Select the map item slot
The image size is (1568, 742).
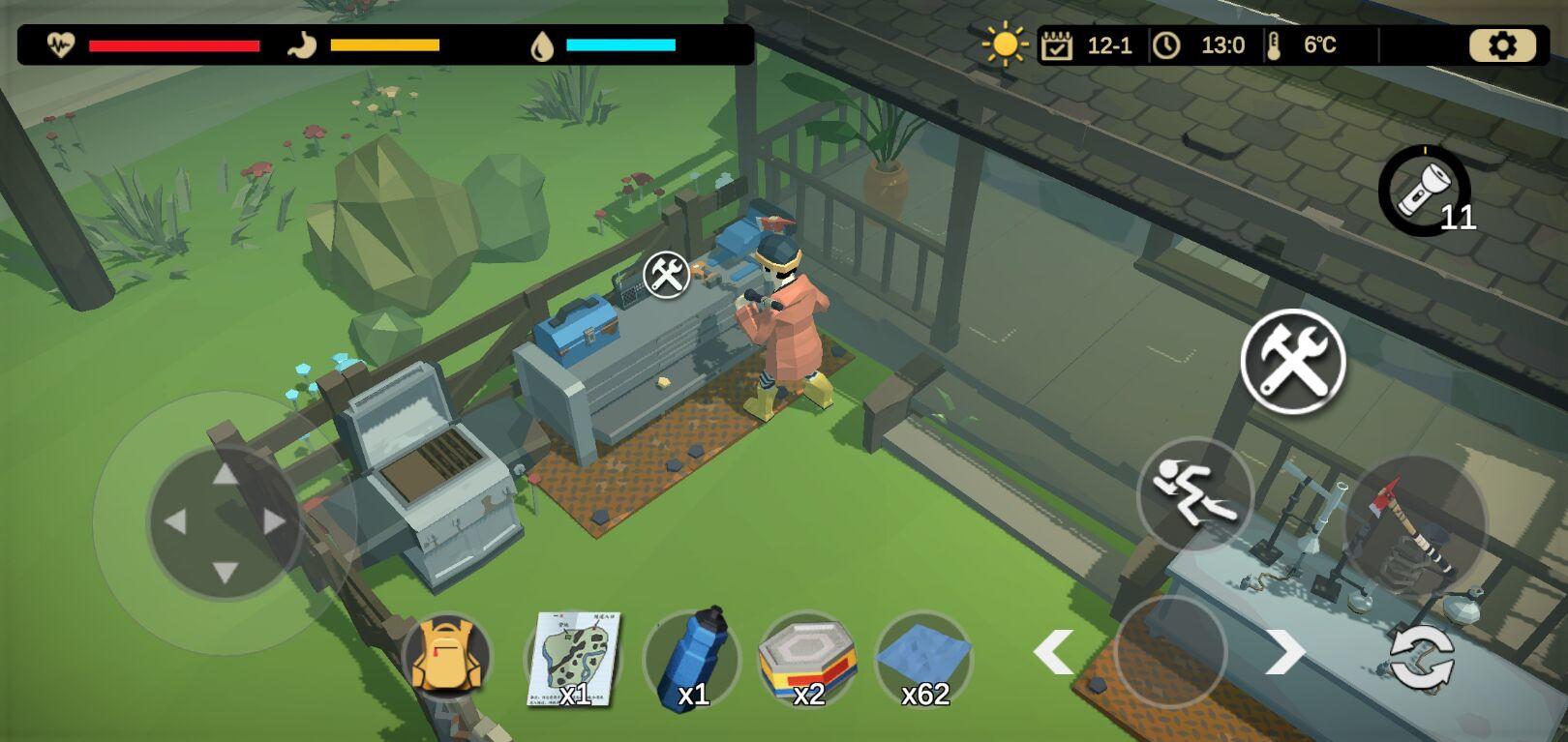pyautogui.click(x=574, y=659)
